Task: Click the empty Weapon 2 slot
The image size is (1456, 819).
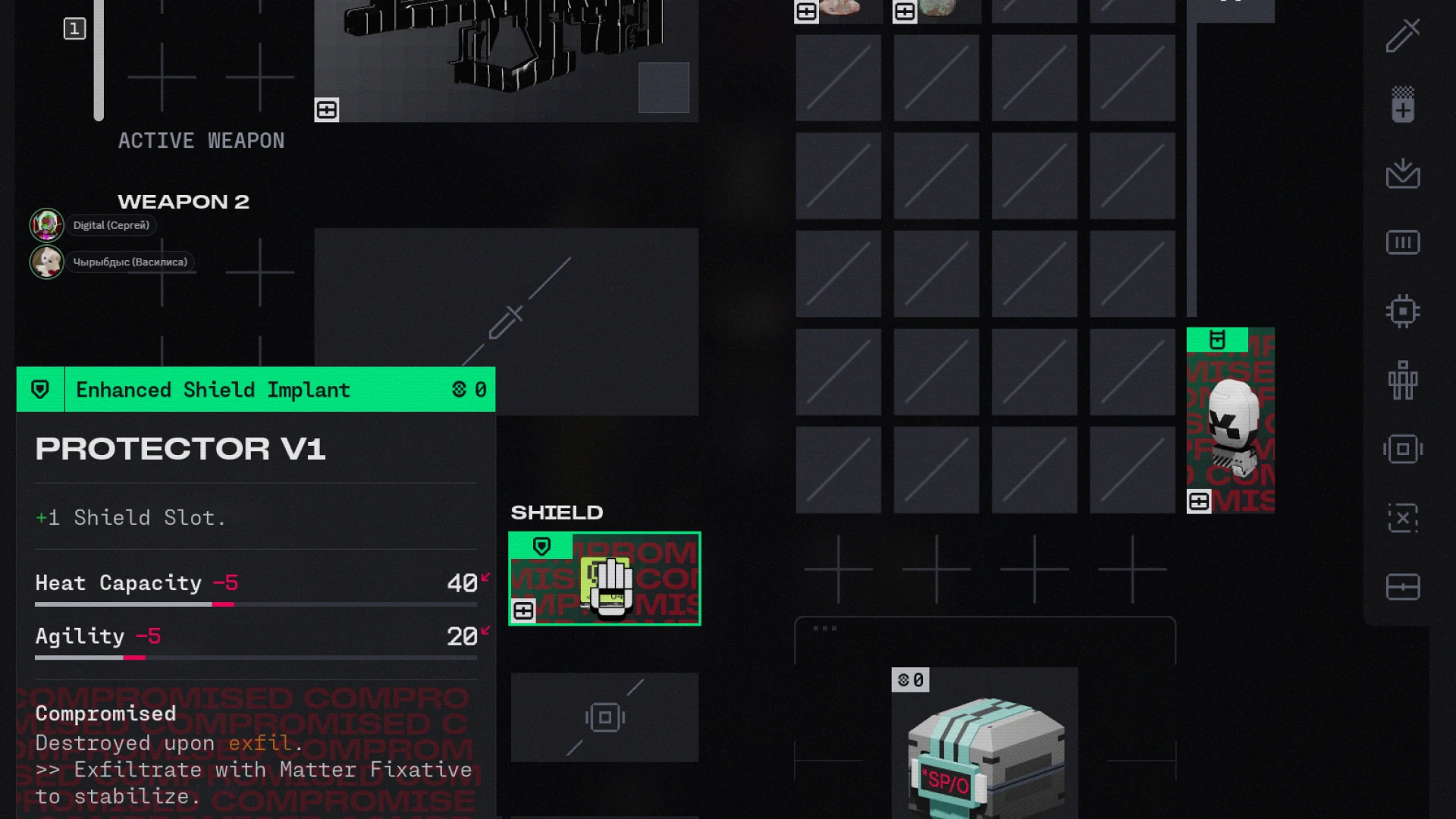Action: [x=506, y=322]
